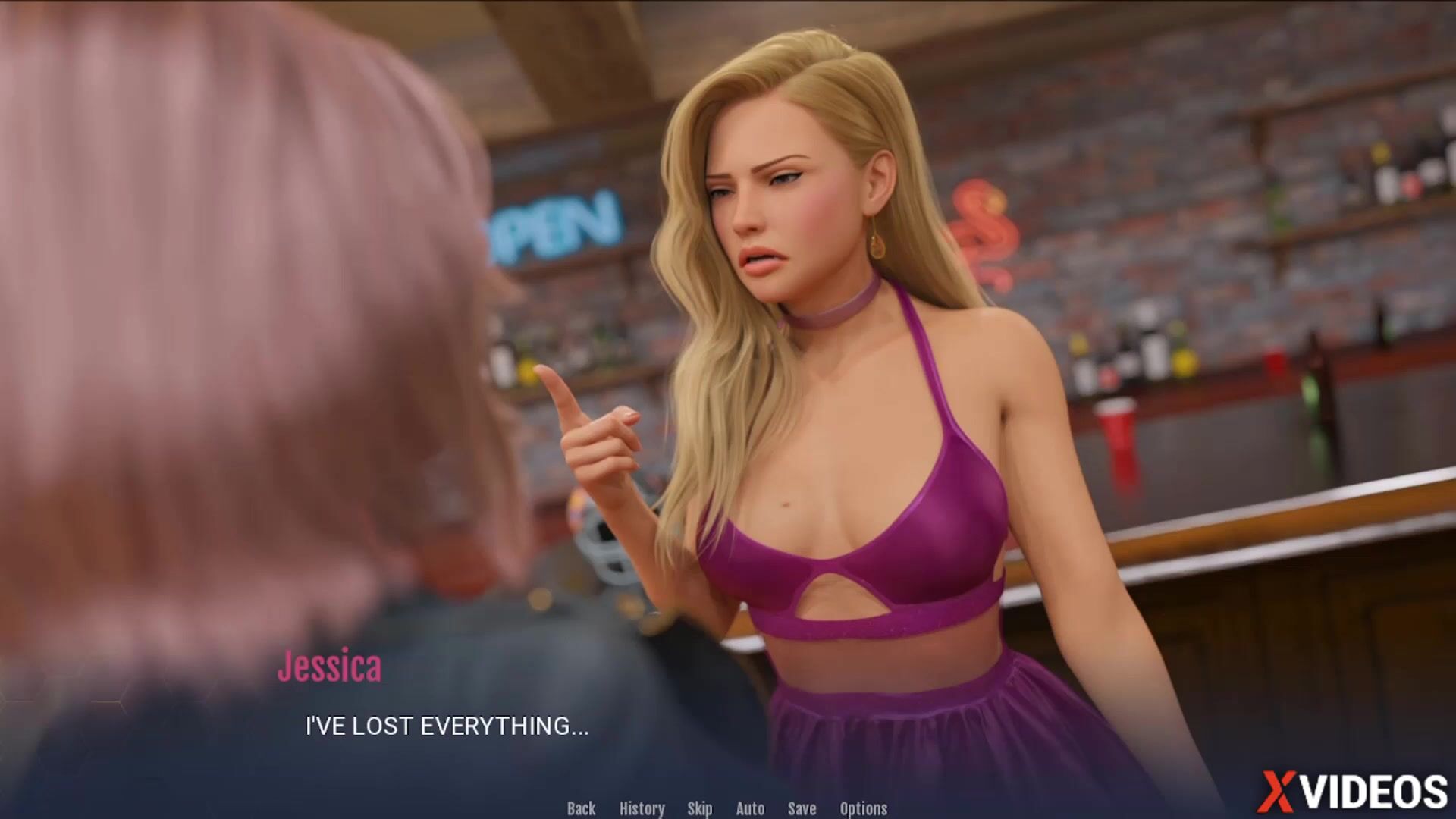Activate Skip to fast-forward dialogue
1456x819 pixels.
click(699, 808)
